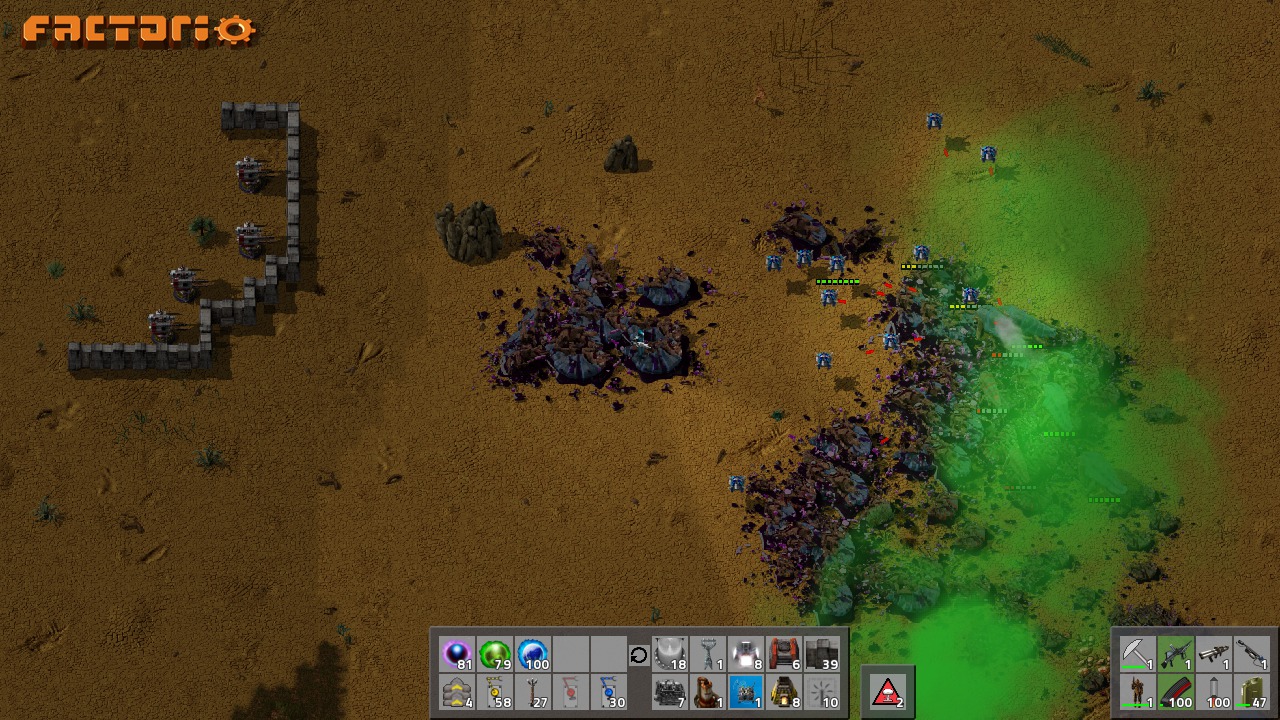1280x720 pixels.
Task: Select the pickaxe tool slot
Action: point(1137,655)
